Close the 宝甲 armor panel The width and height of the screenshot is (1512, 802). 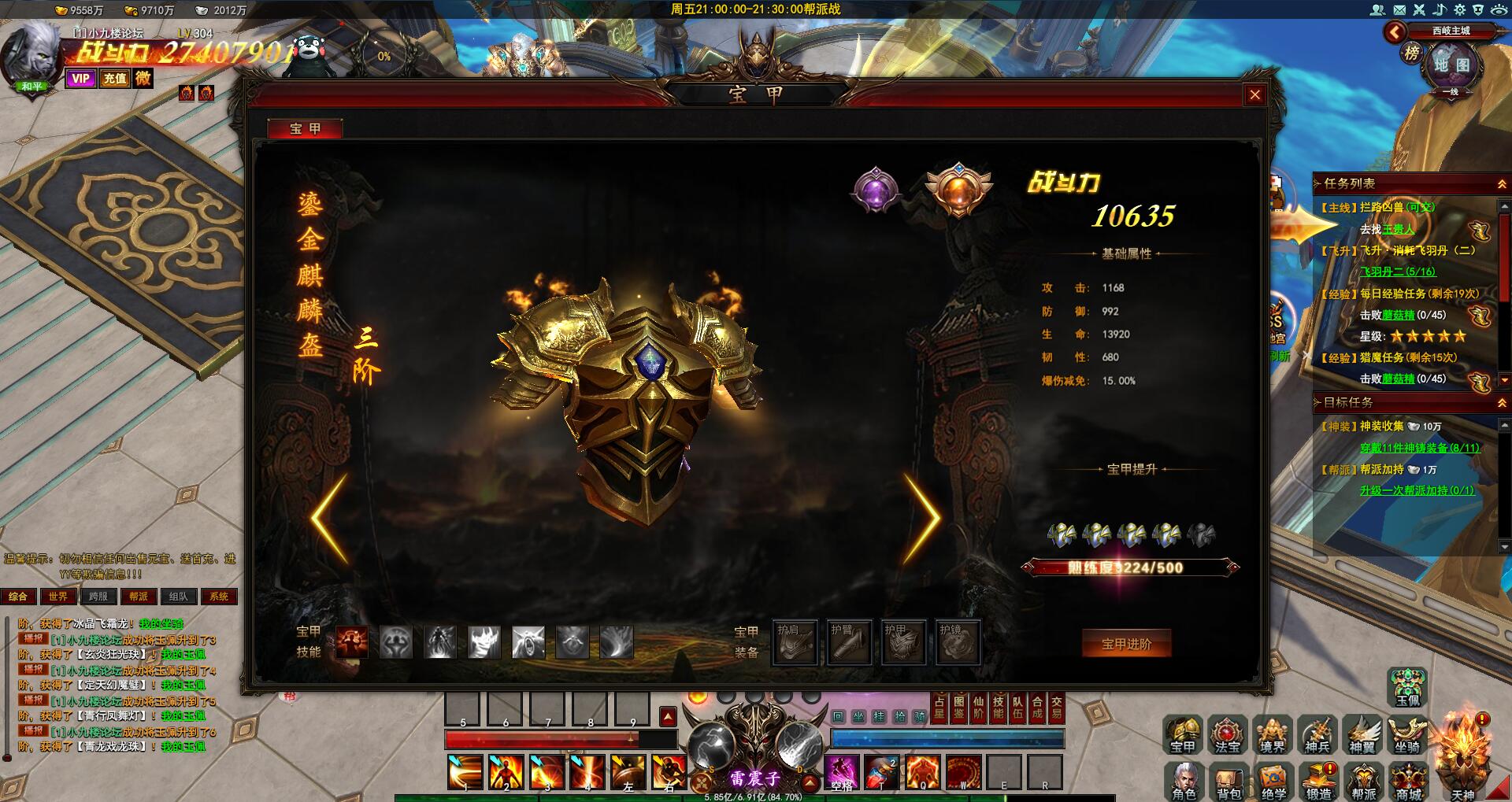1254,95
